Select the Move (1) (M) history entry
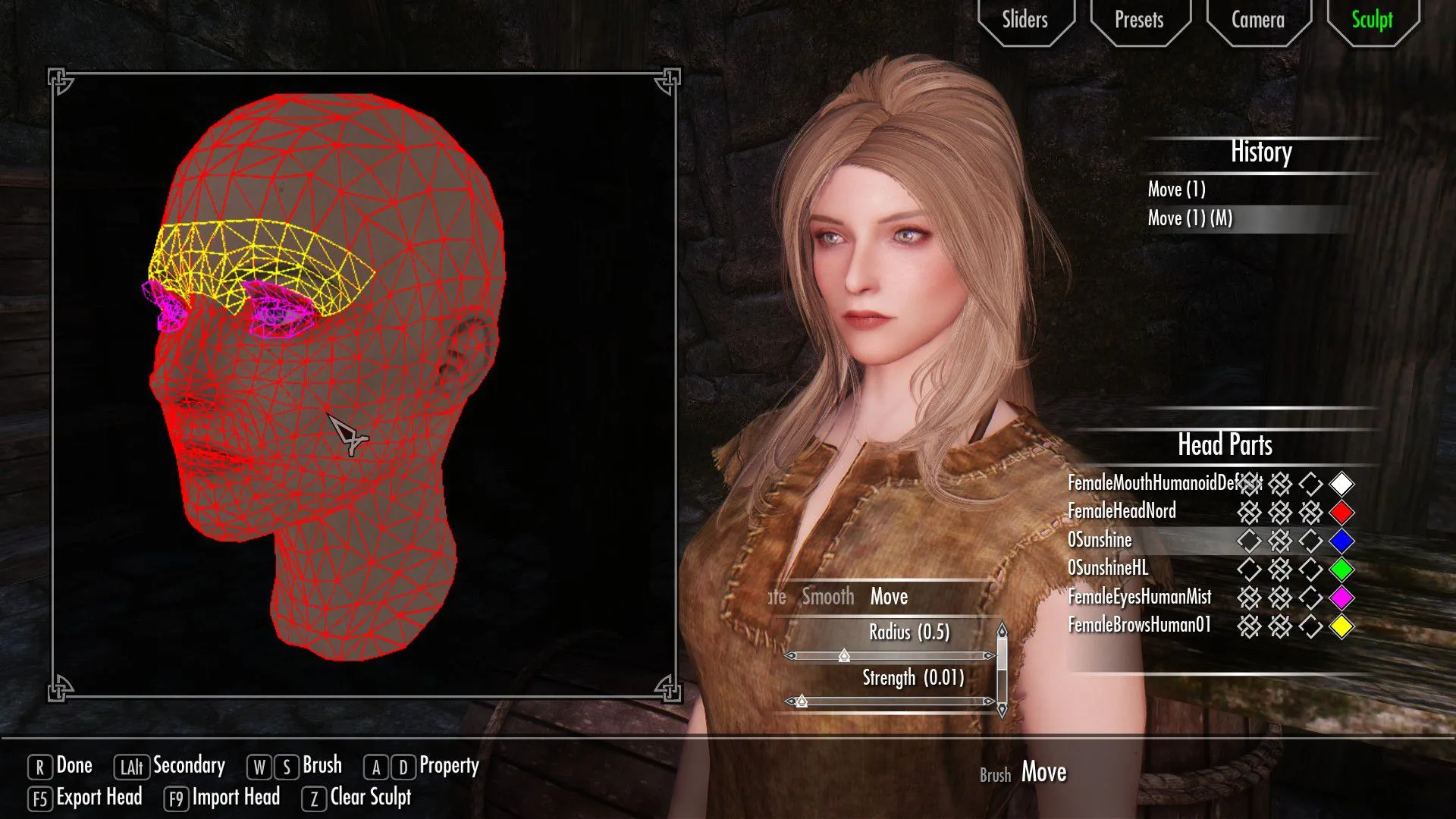Screen dimensions: 1456x819 point(1190,219)
